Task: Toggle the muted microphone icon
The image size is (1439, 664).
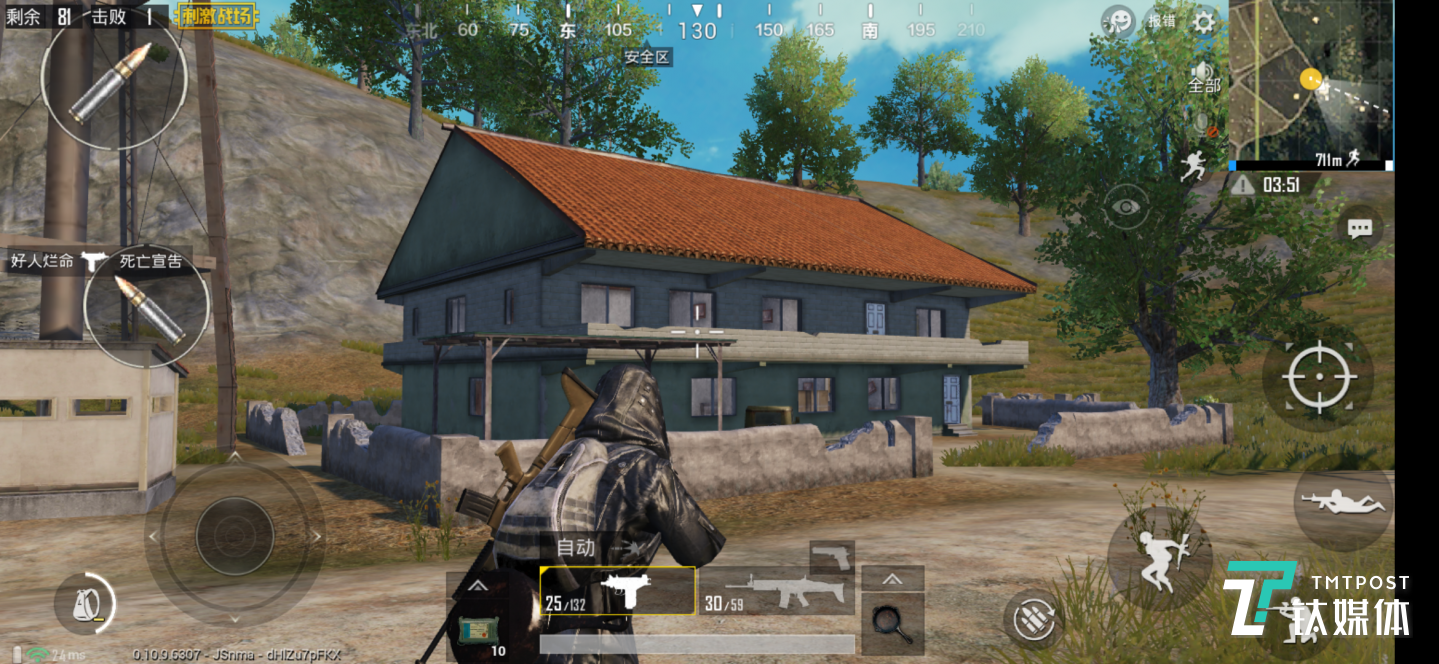Action: click(1205, 125)
